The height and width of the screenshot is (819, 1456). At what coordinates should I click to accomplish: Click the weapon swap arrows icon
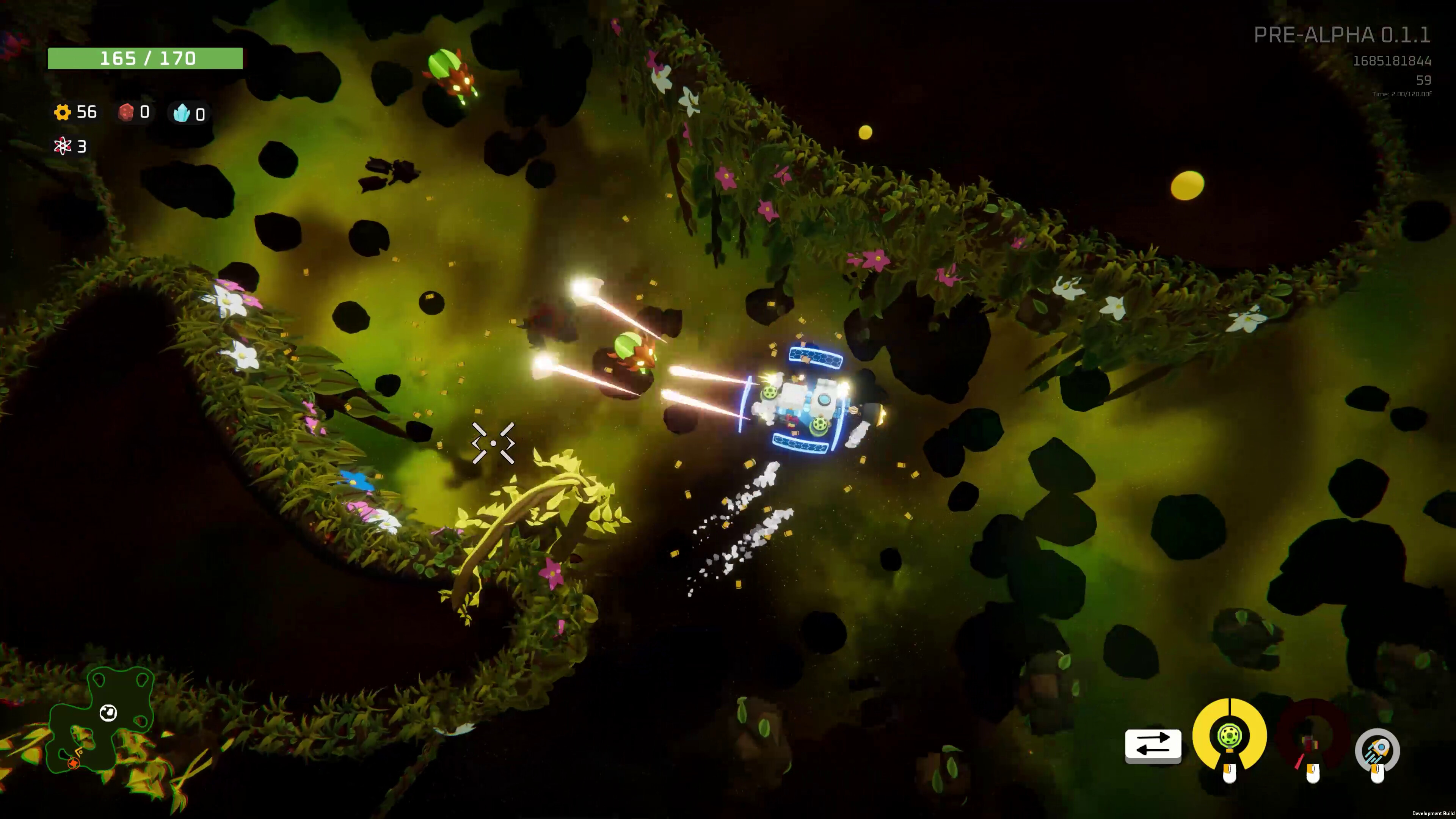click(x=1153, y=745)
